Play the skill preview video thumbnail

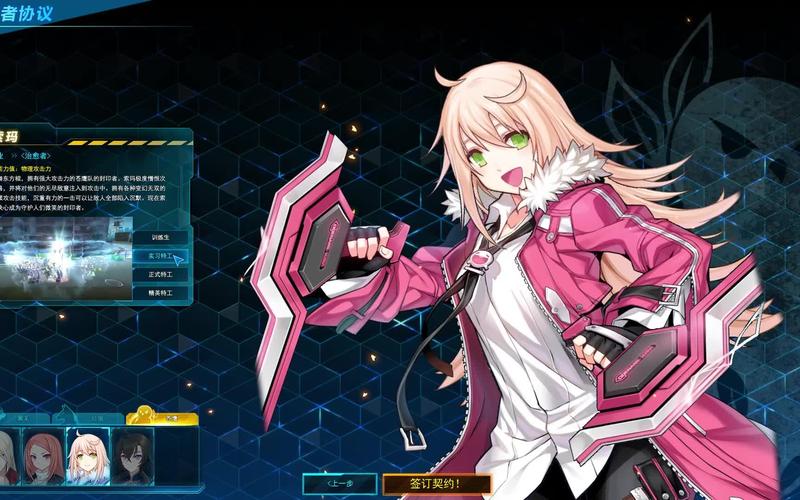[63, 258]
